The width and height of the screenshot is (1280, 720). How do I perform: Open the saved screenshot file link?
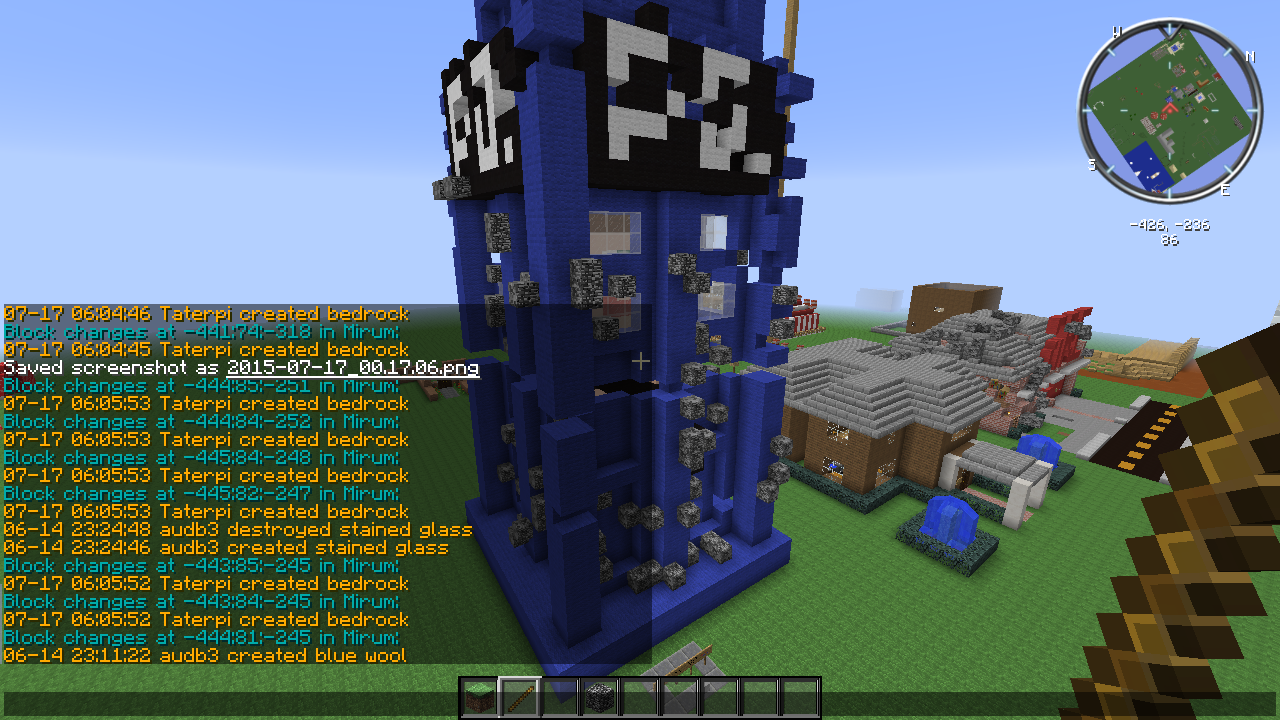point(353,368)
